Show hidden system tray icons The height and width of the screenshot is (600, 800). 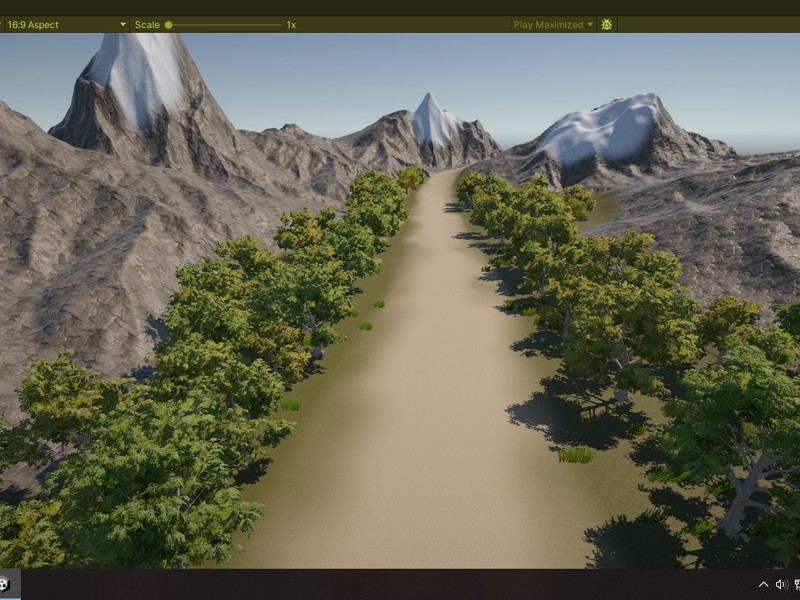point(764,584)
